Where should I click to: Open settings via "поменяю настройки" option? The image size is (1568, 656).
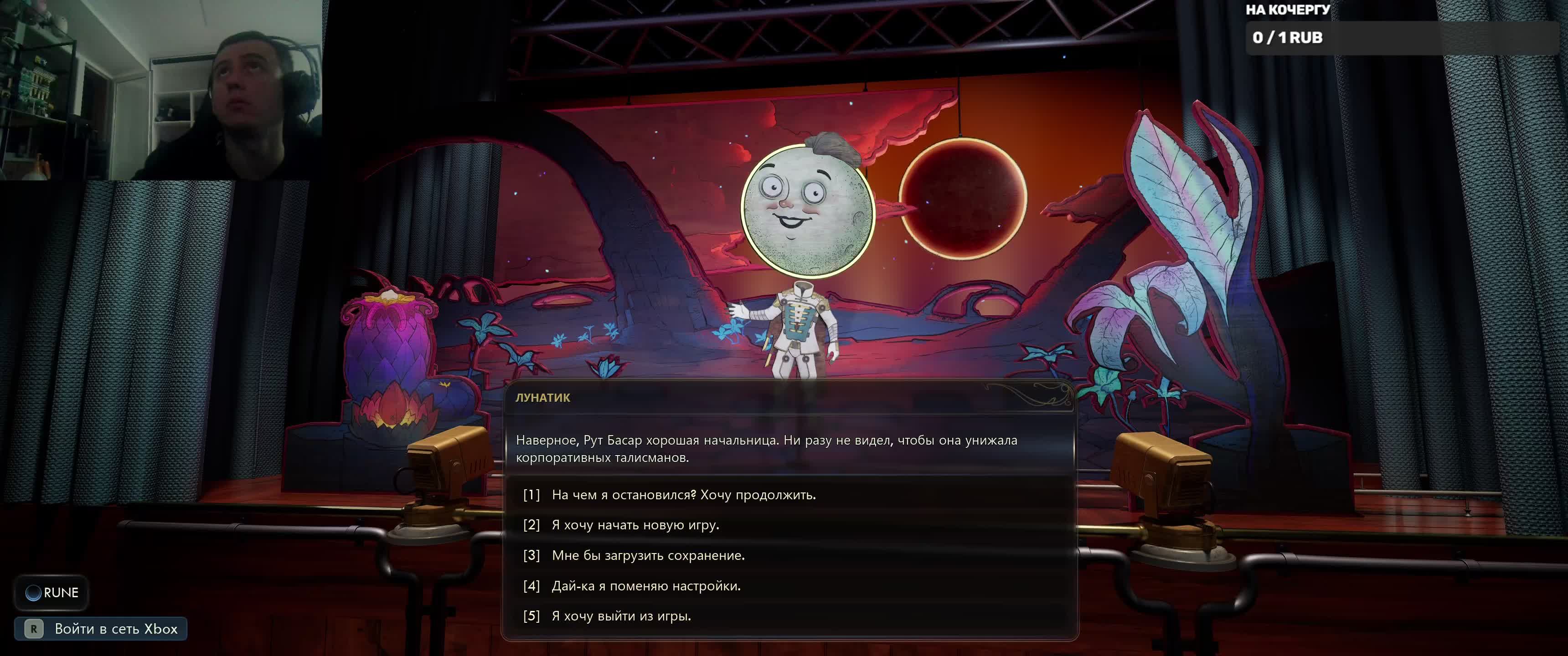(x=646, y=585)
